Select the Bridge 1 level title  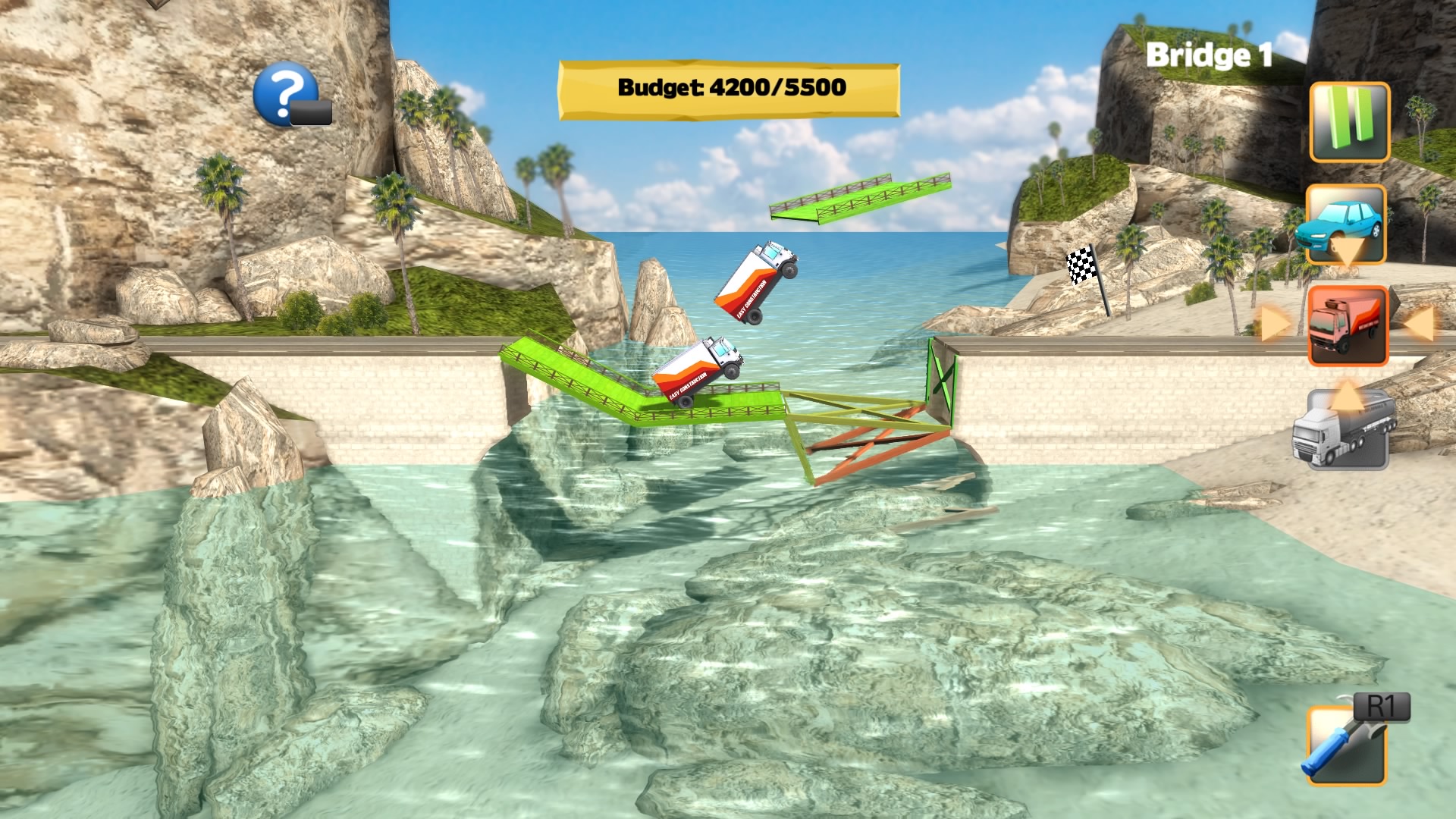(1209, 55)
